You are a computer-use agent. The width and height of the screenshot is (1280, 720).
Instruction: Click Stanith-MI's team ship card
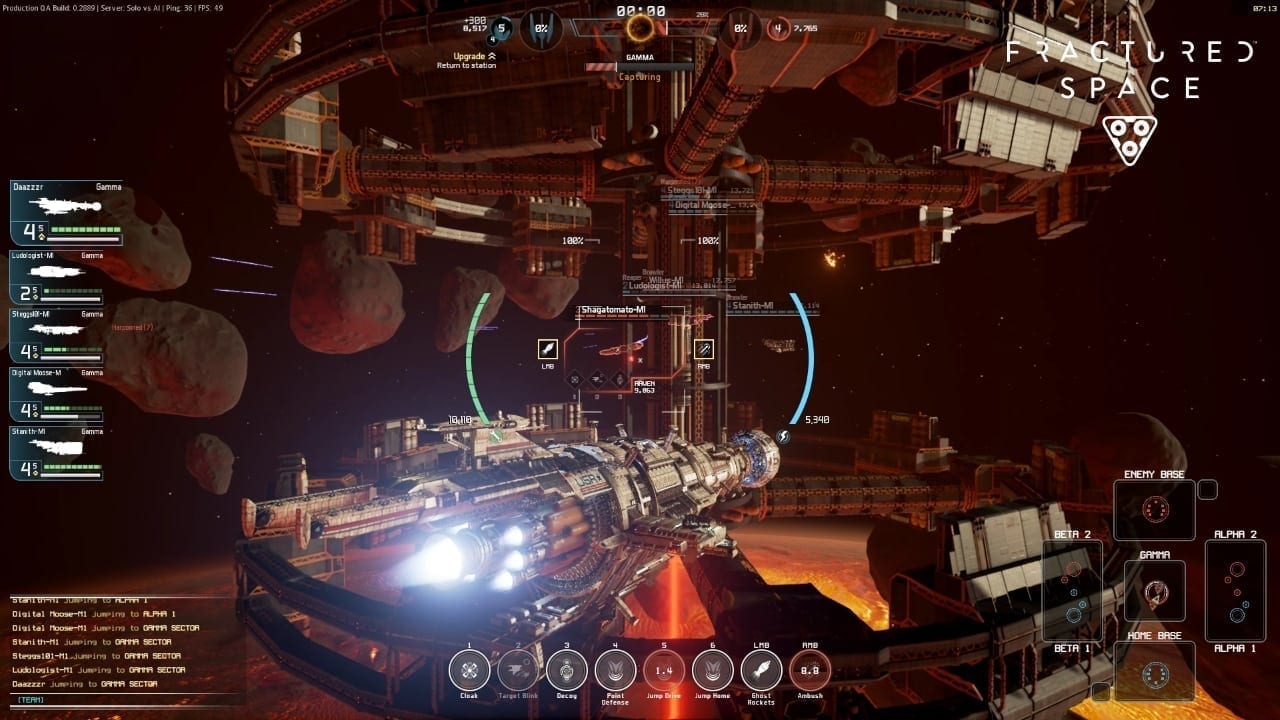[x=66, y=453]
